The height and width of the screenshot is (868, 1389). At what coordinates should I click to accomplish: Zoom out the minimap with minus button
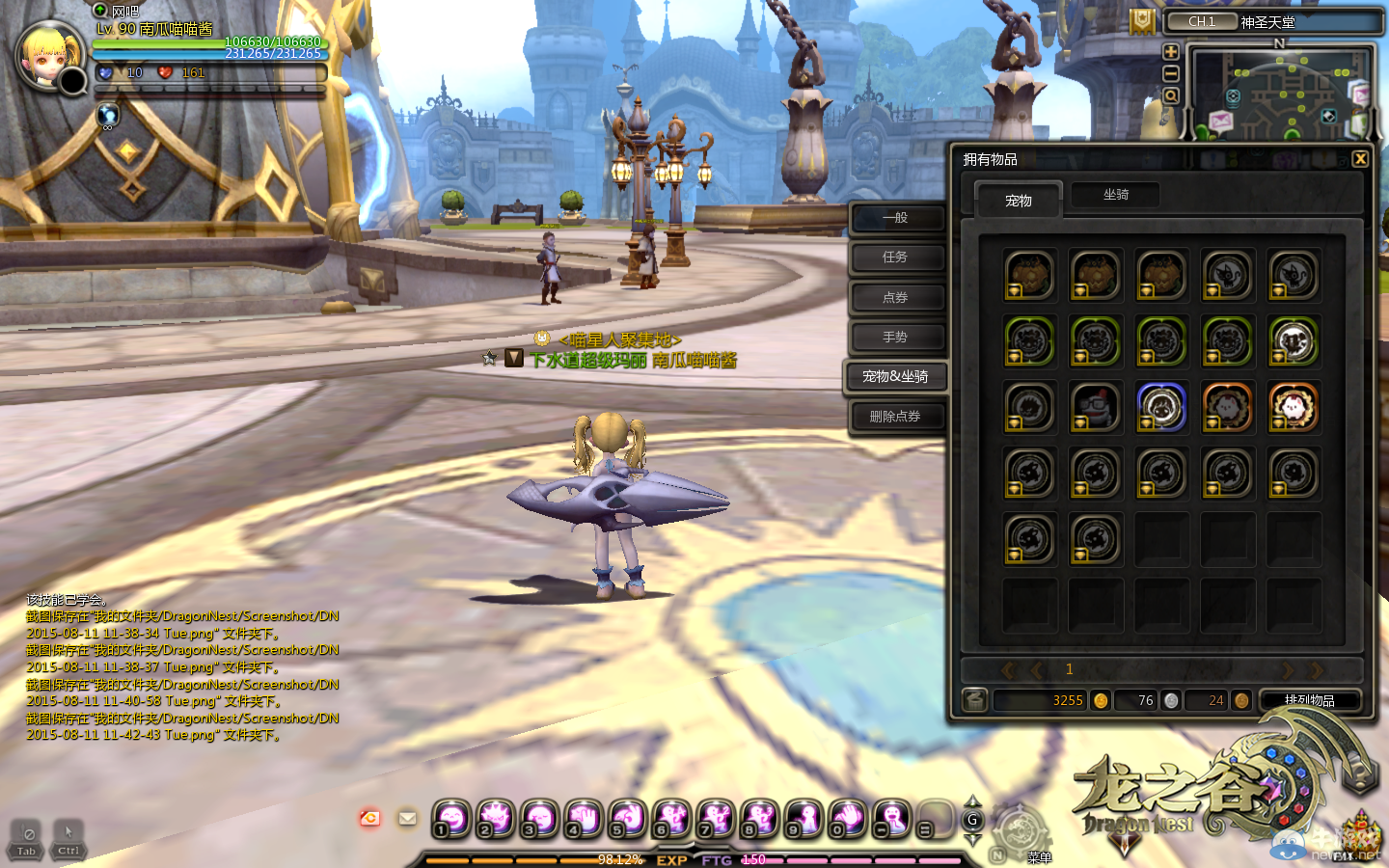(1171, 74)
